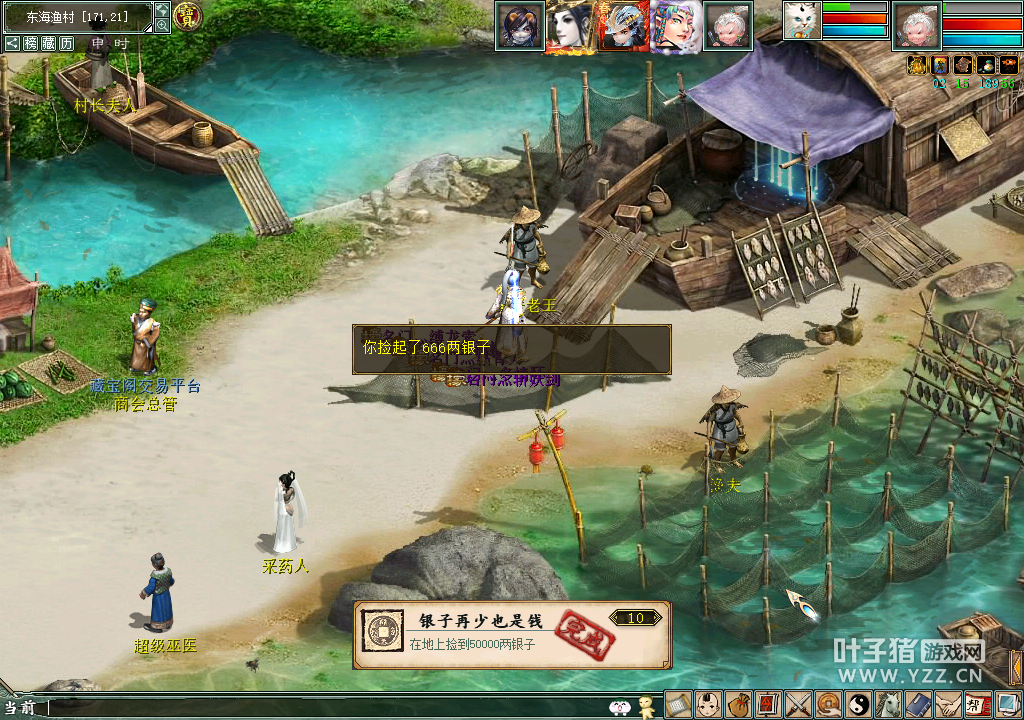Select the white cat pet portrait
The height and width of the screenshot is (720, 1024).
(802, 21)
